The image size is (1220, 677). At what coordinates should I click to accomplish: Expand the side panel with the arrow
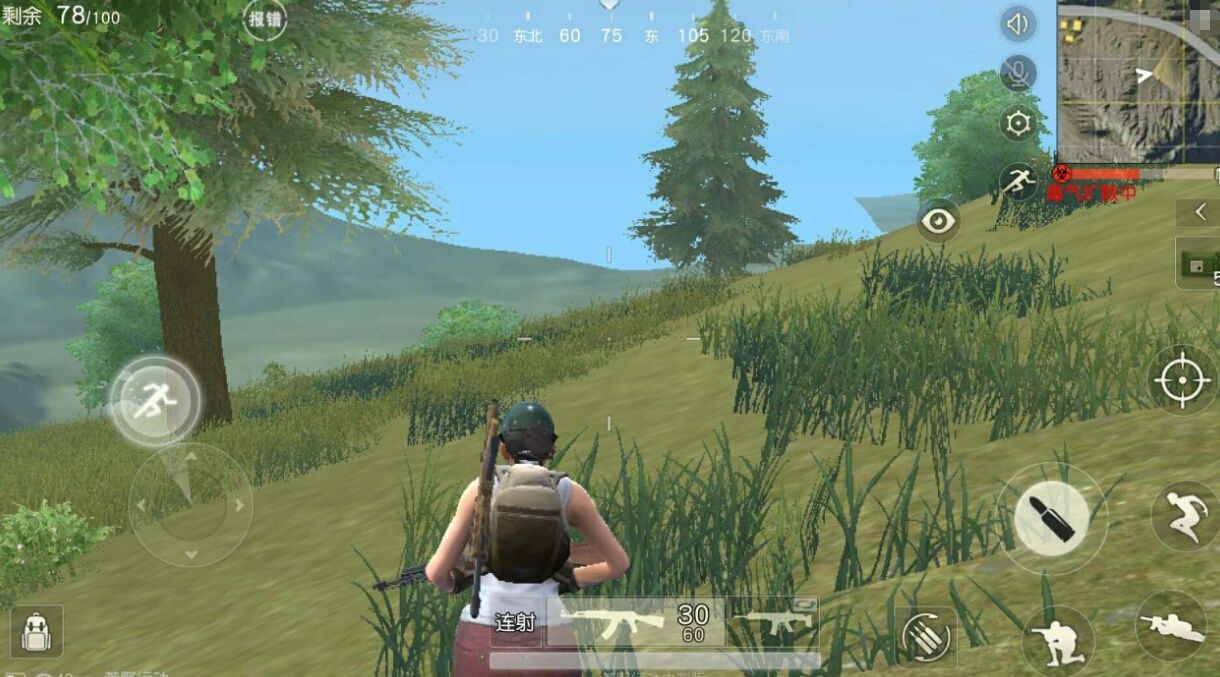coord(1200,212)
